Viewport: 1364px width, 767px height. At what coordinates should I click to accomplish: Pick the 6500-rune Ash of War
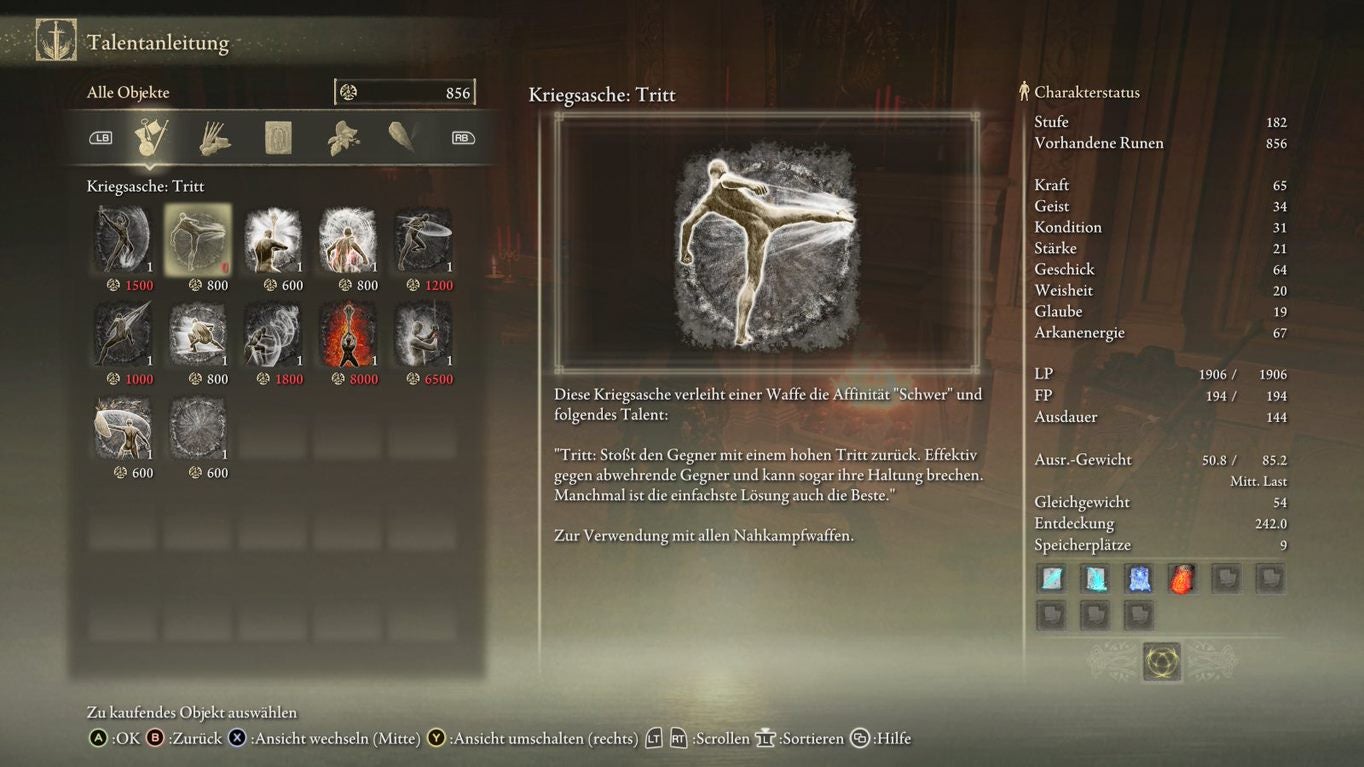click(x=422, y=333)
